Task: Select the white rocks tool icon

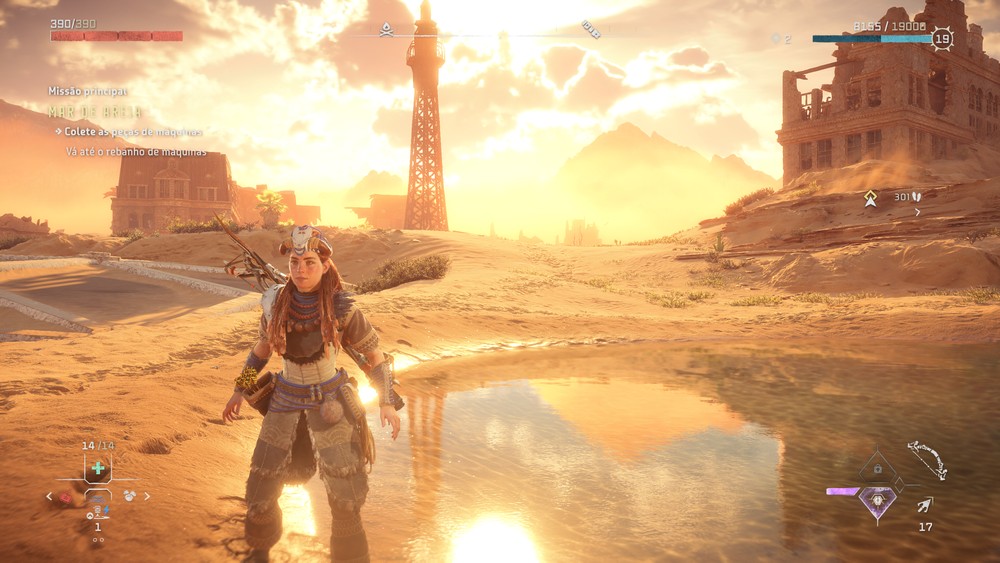Action: [129, 495]
